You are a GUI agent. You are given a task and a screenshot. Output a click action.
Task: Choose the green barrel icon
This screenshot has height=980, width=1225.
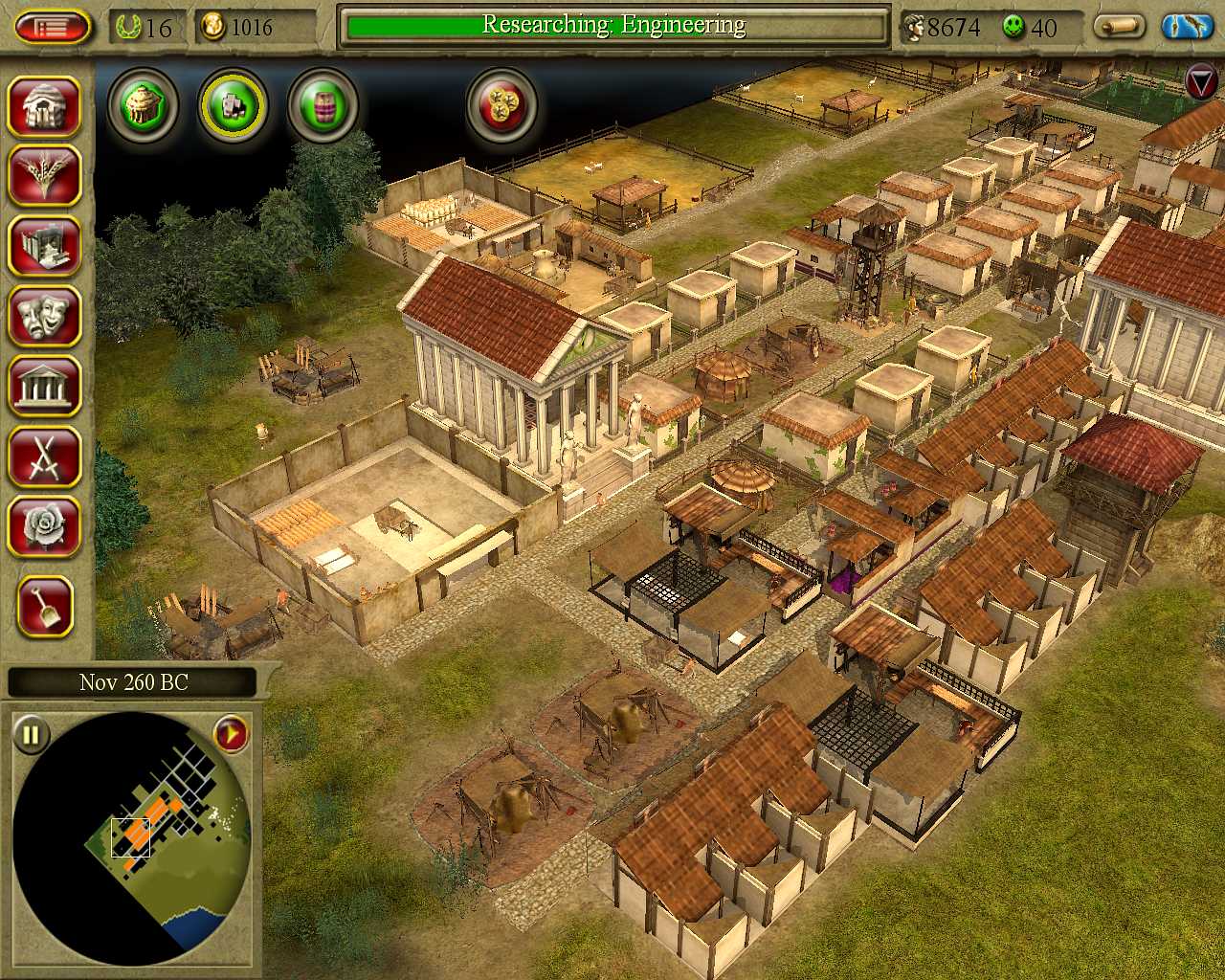[323, 104]
